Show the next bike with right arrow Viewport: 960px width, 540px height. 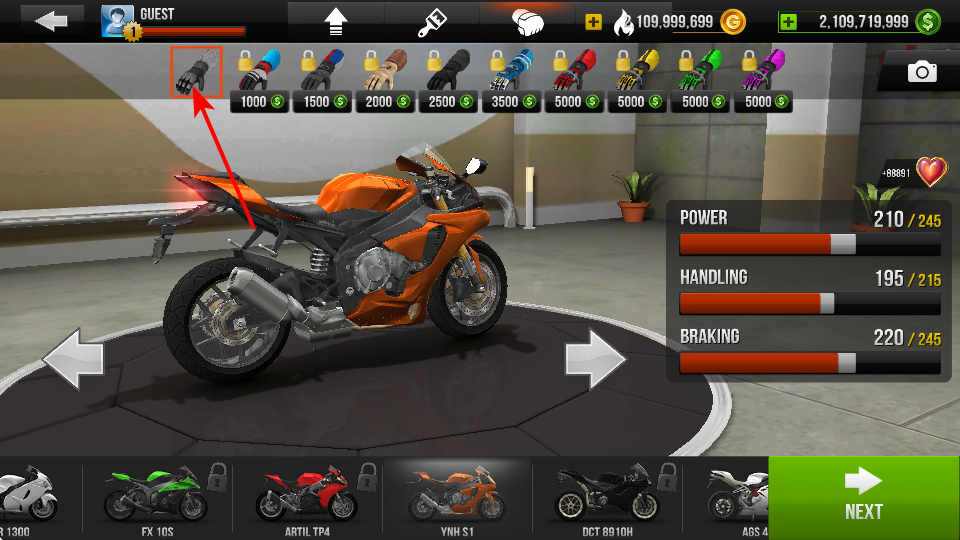[x=596, y=359]
